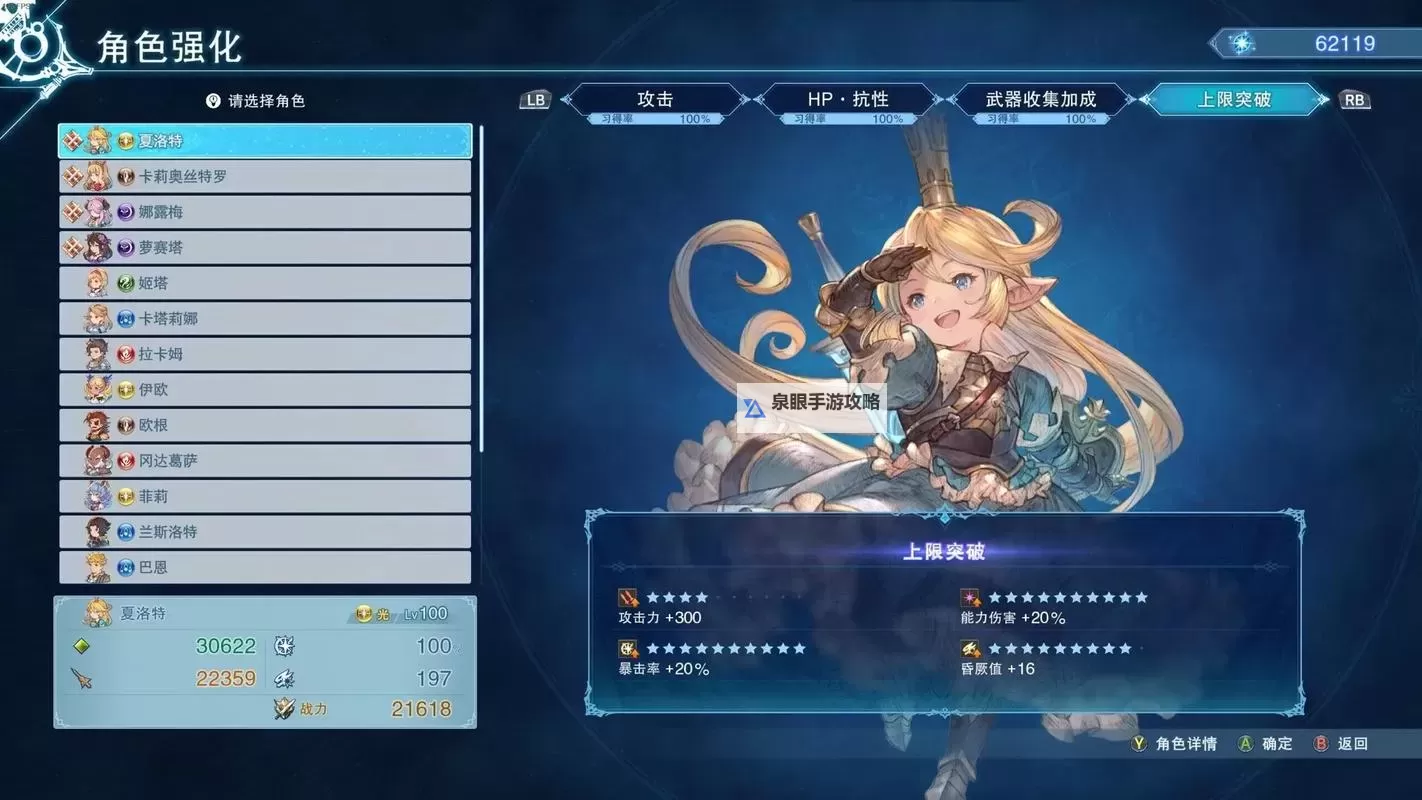Click the crystal currency icon showing 62119
1422x800 pixels.
[x=1241, y=43]
